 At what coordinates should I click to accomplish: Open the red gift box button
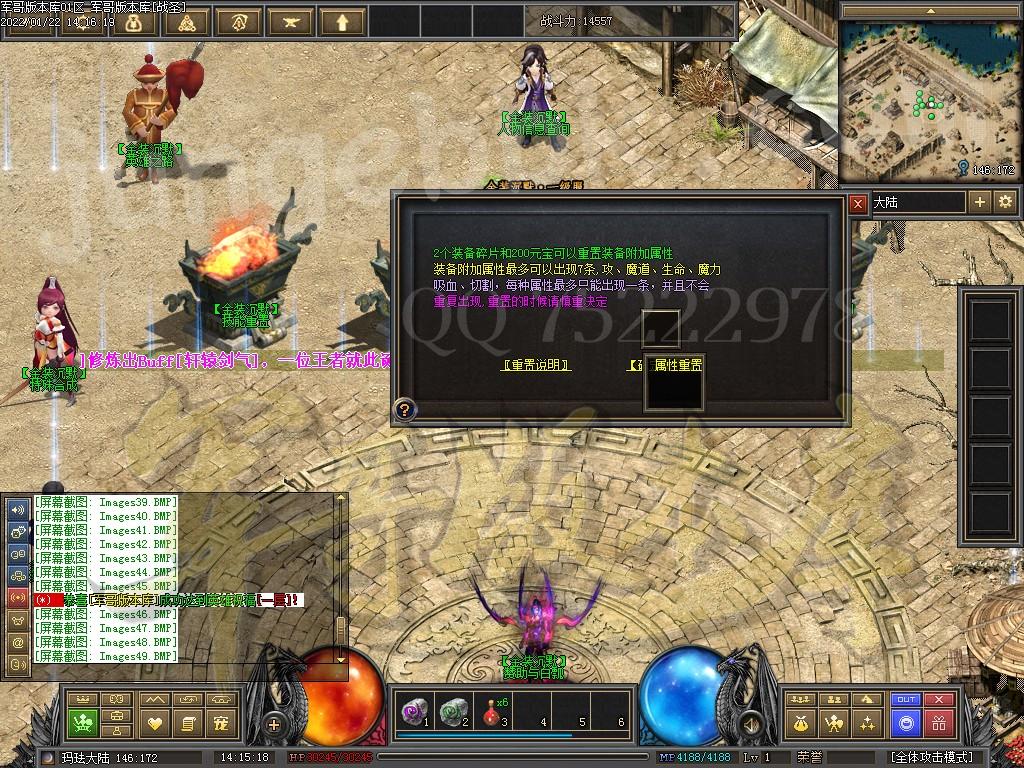pyautogui.click(x=938, y=722)
